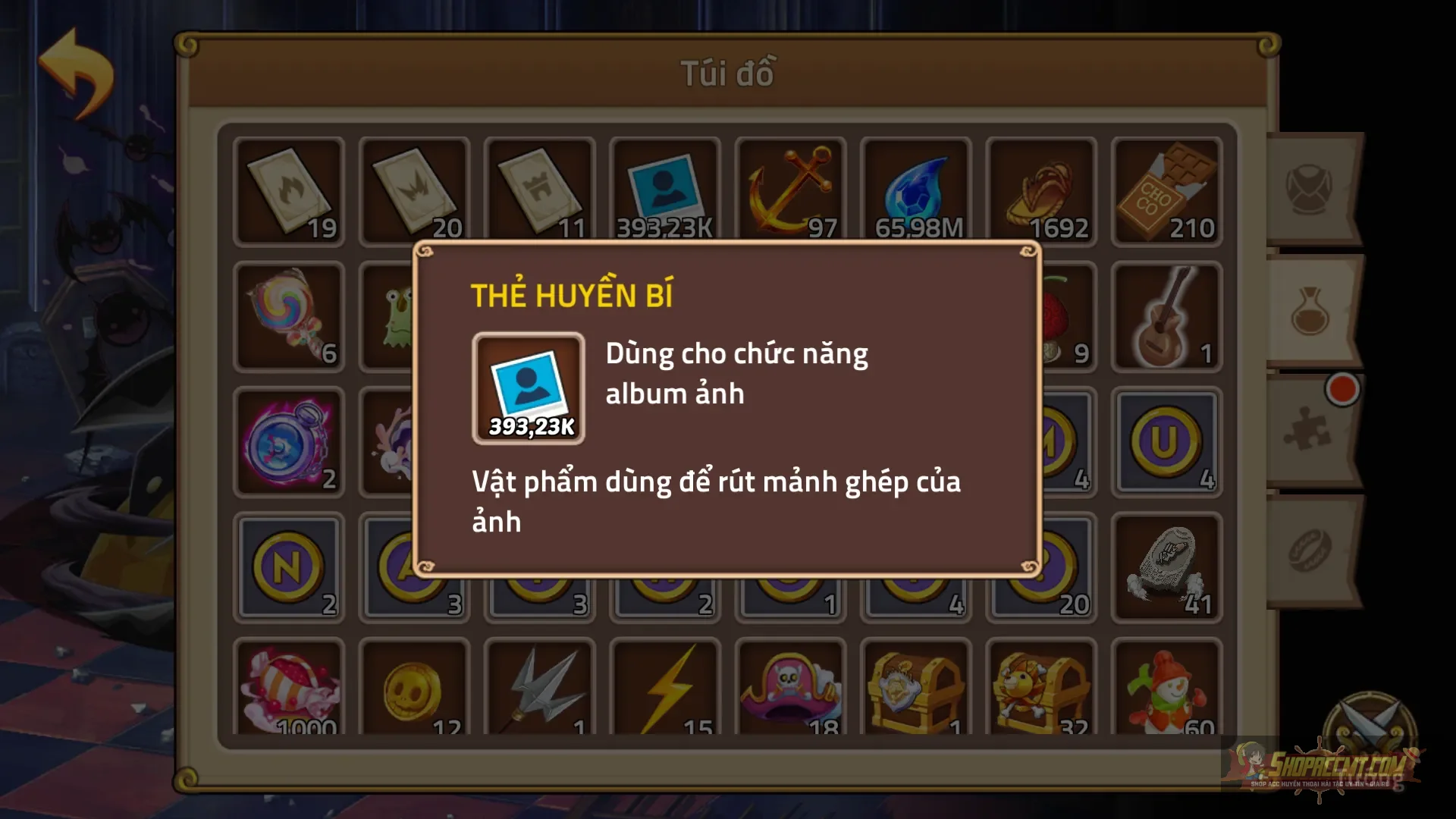Select the chocolate guitar item

[1164, 315]
